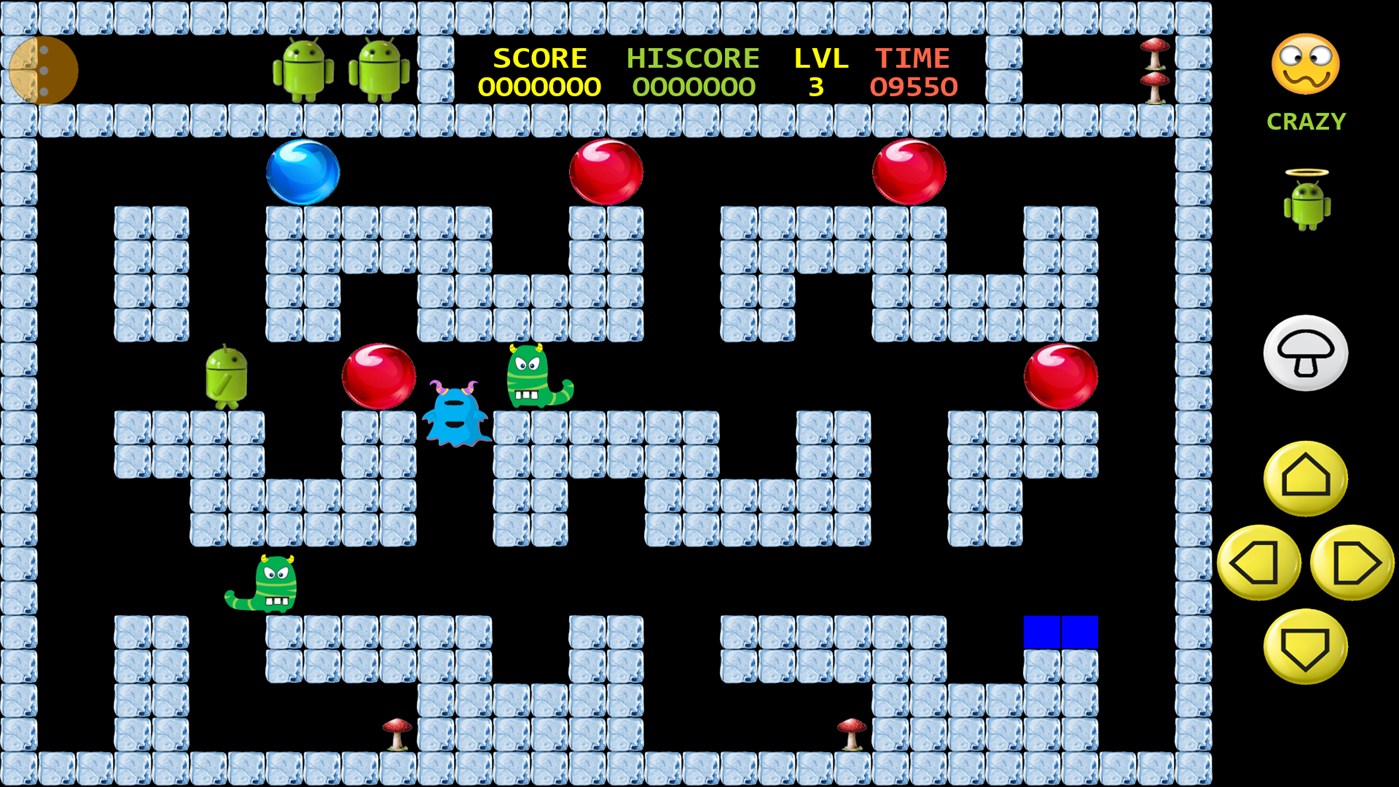Click the second android life icon at top

tap(380, 70)
